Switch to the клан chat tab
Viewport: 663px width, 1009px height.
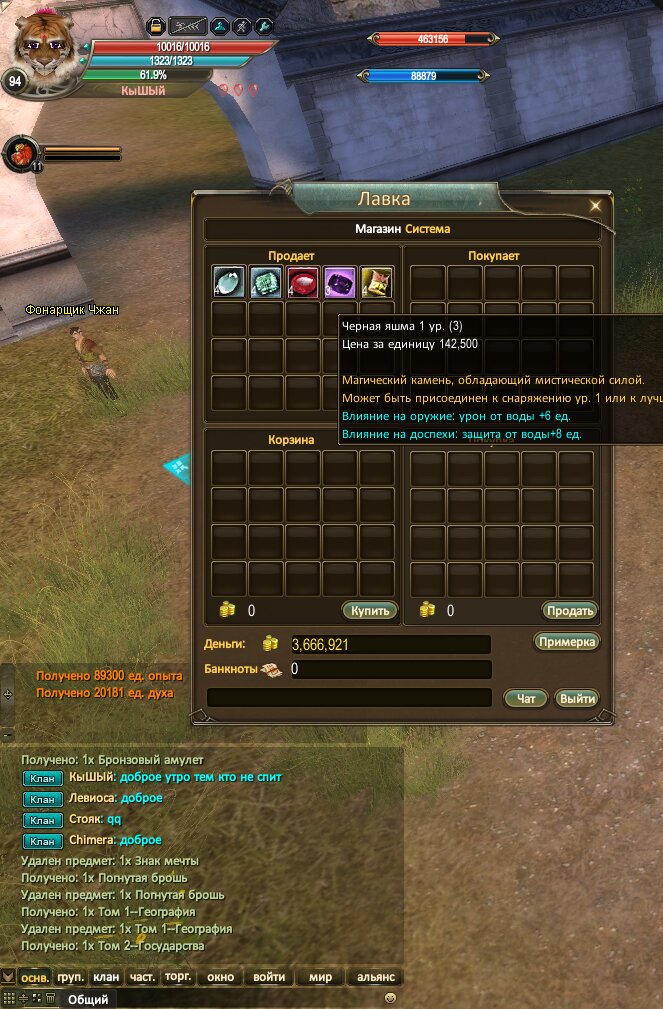[x=106, y=977]
